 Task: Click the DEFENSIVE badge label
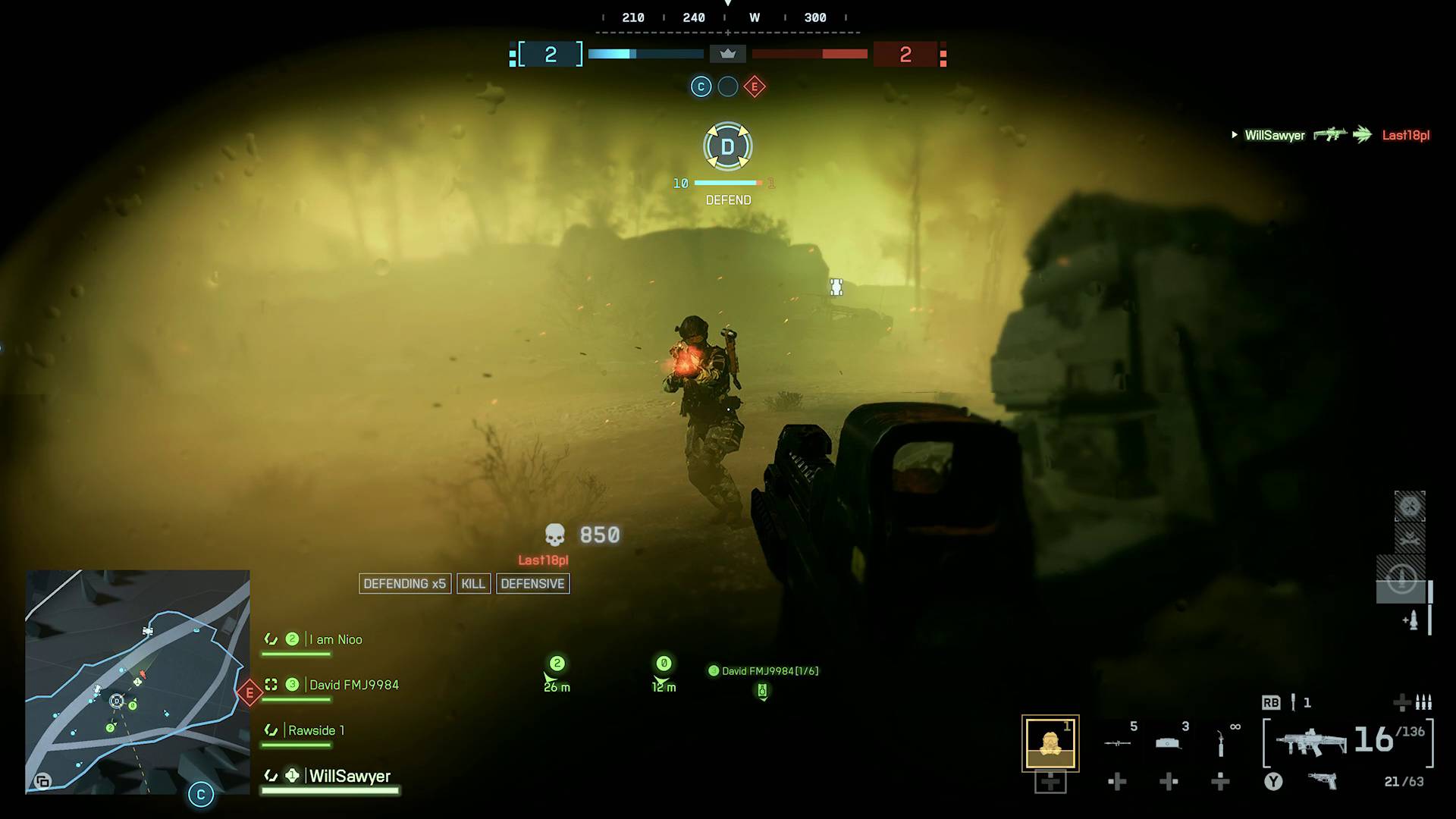[x=532, y=583]
